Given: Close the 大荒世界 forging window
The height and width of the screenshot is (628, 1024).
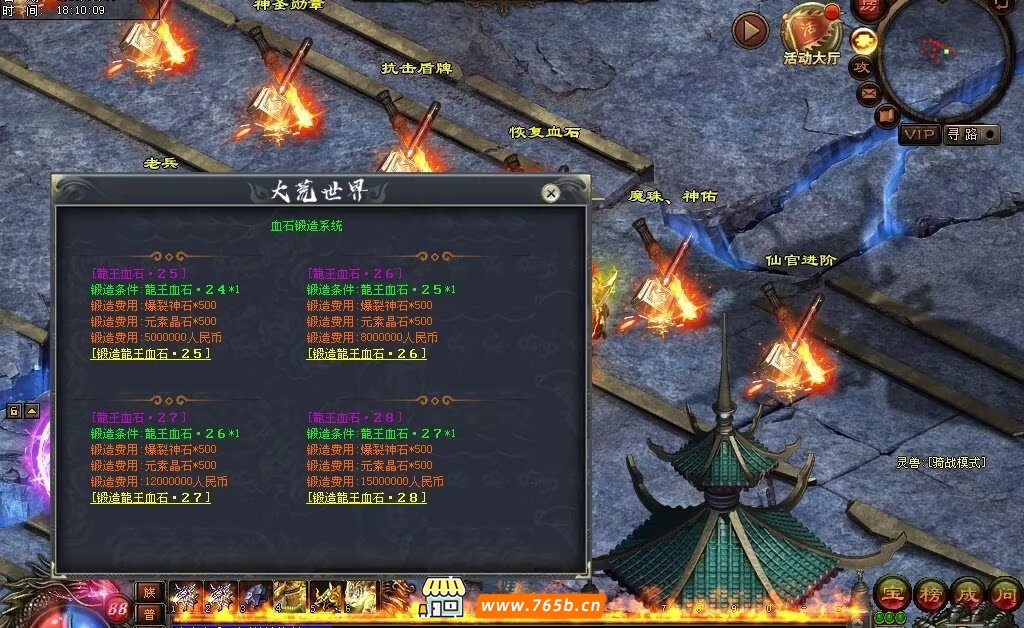Looking at the screenshot, I should (550, 193).
